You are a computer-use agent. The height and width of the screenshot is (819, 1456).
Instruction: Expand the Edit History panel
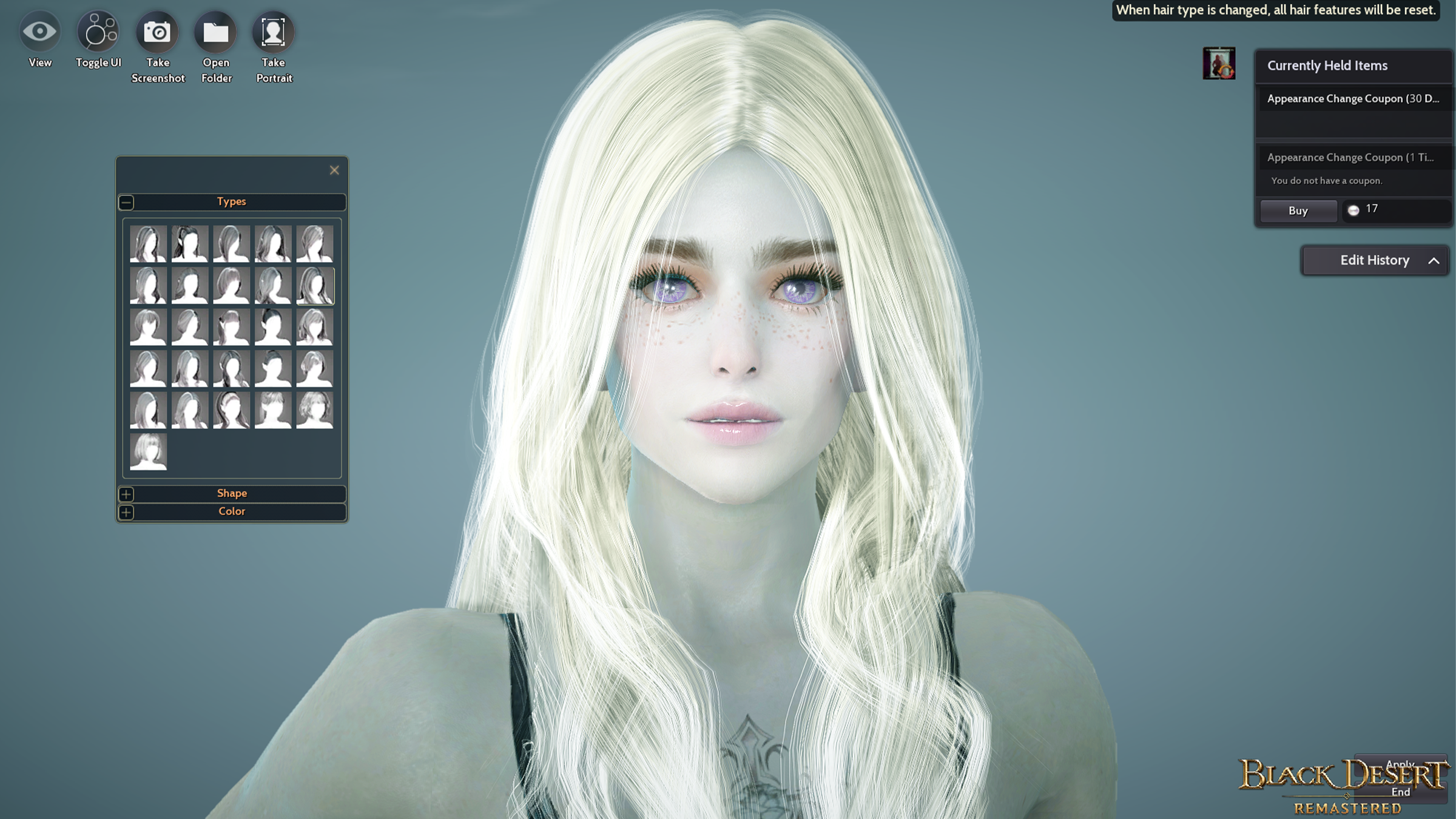click(x=1433, y=260)
